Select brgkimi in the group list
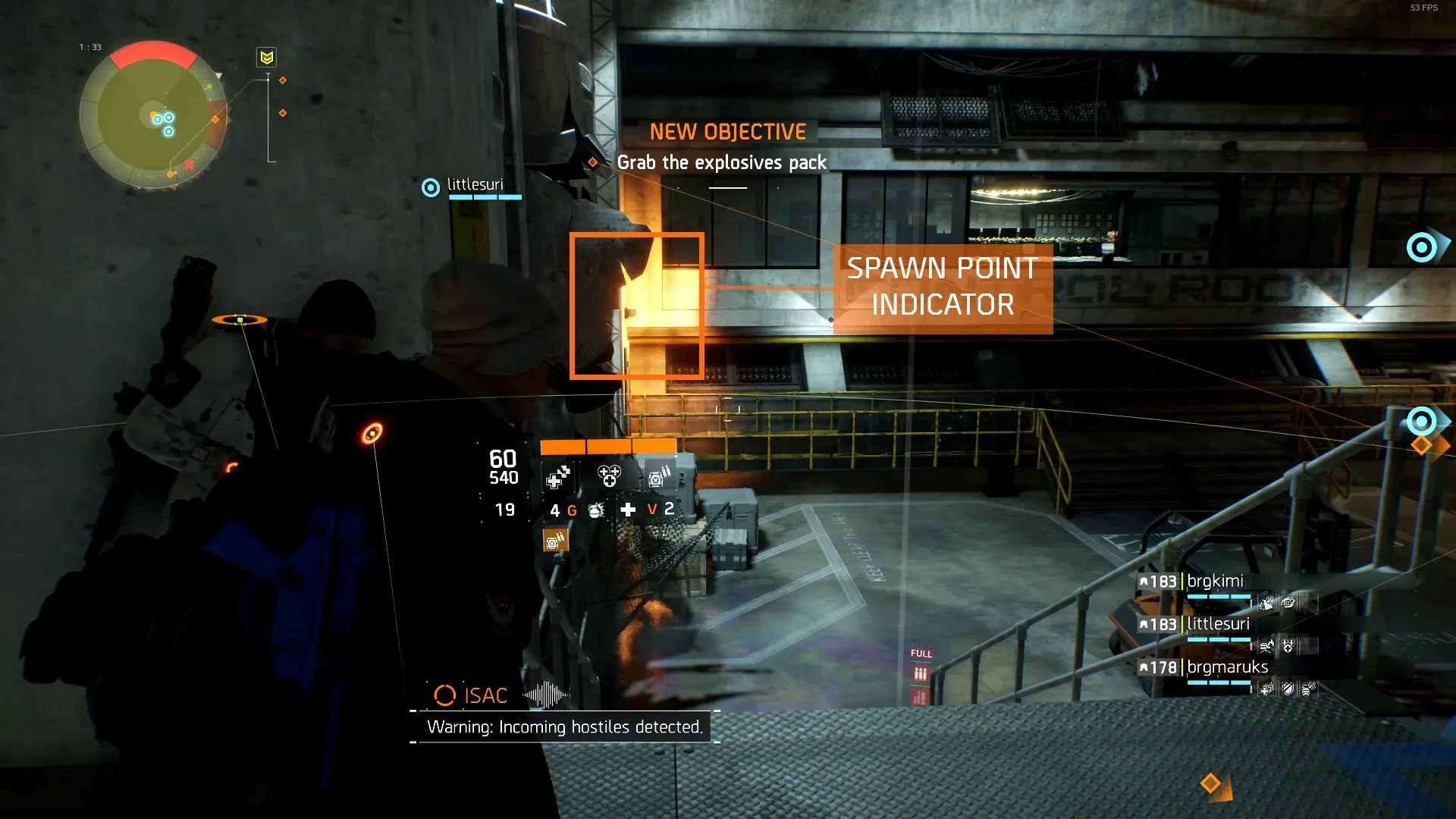Screen dimensions: 1456x819 pos(1215,582)
